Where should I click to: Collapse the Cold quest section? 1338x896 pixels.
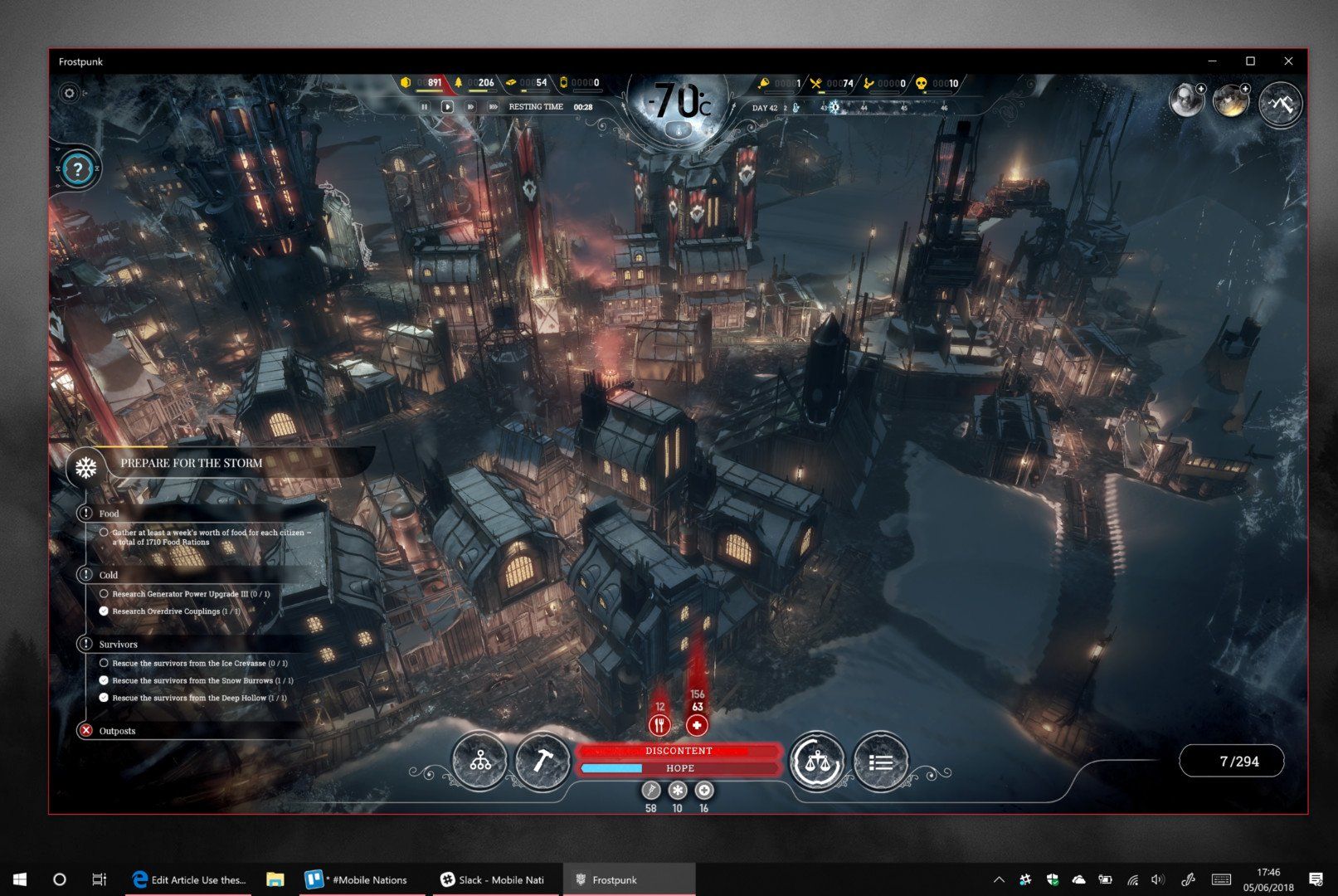87,573
